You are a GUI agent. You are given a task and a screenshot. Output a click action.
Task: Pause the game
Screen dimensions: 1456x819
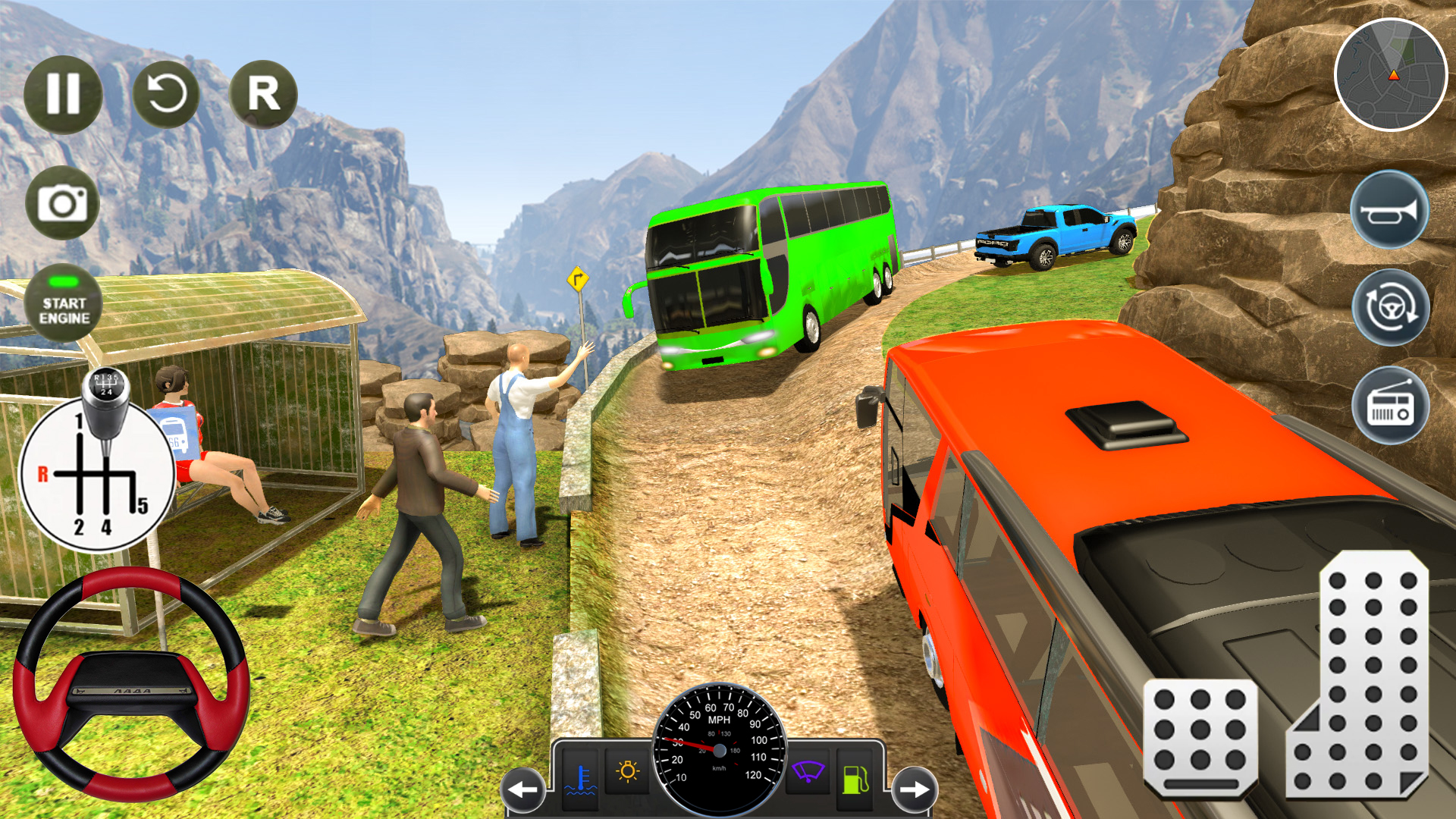[x=64, y=93]
